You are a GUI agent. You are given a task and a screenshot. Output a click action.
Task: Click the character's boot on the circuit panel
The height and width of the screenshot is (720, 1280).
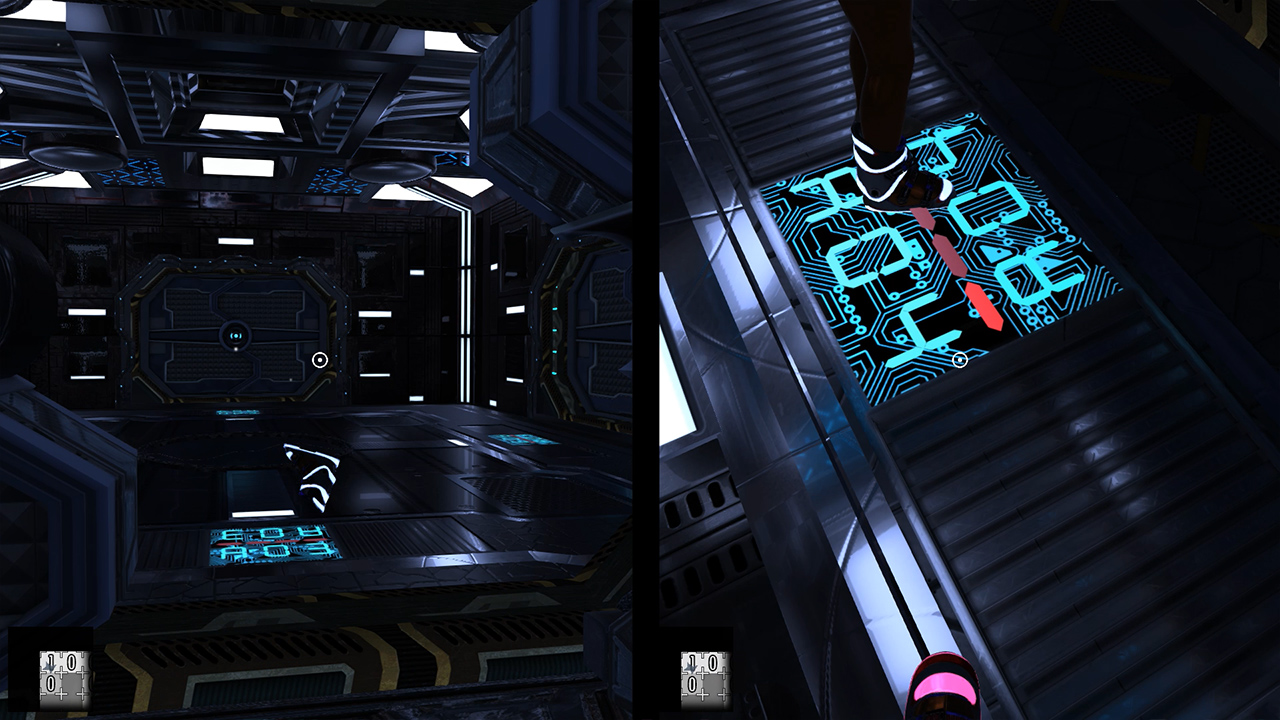(893, 170)
